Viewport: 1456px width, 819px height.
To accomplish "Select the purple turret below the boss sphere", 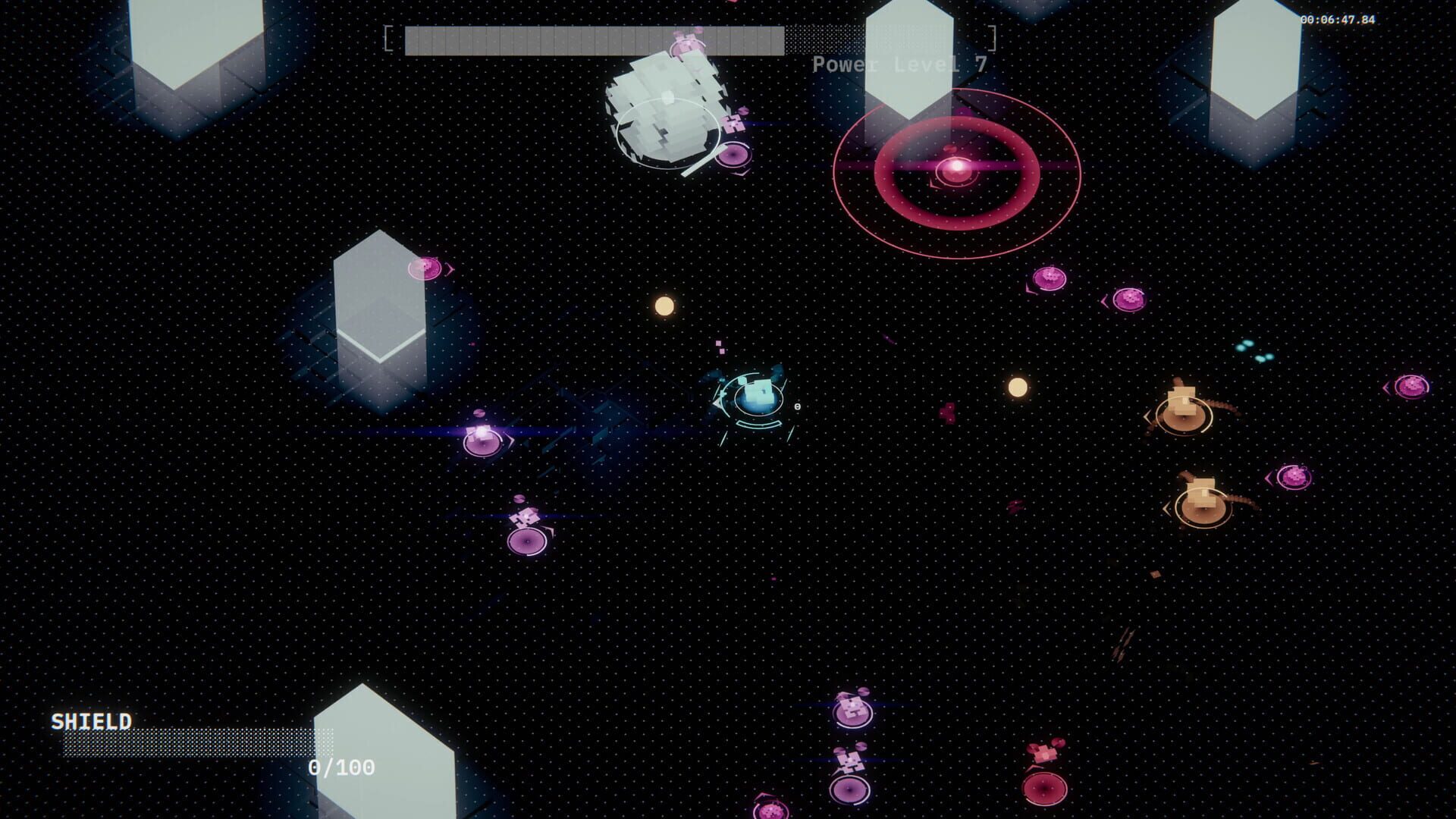I will (732, 153).
